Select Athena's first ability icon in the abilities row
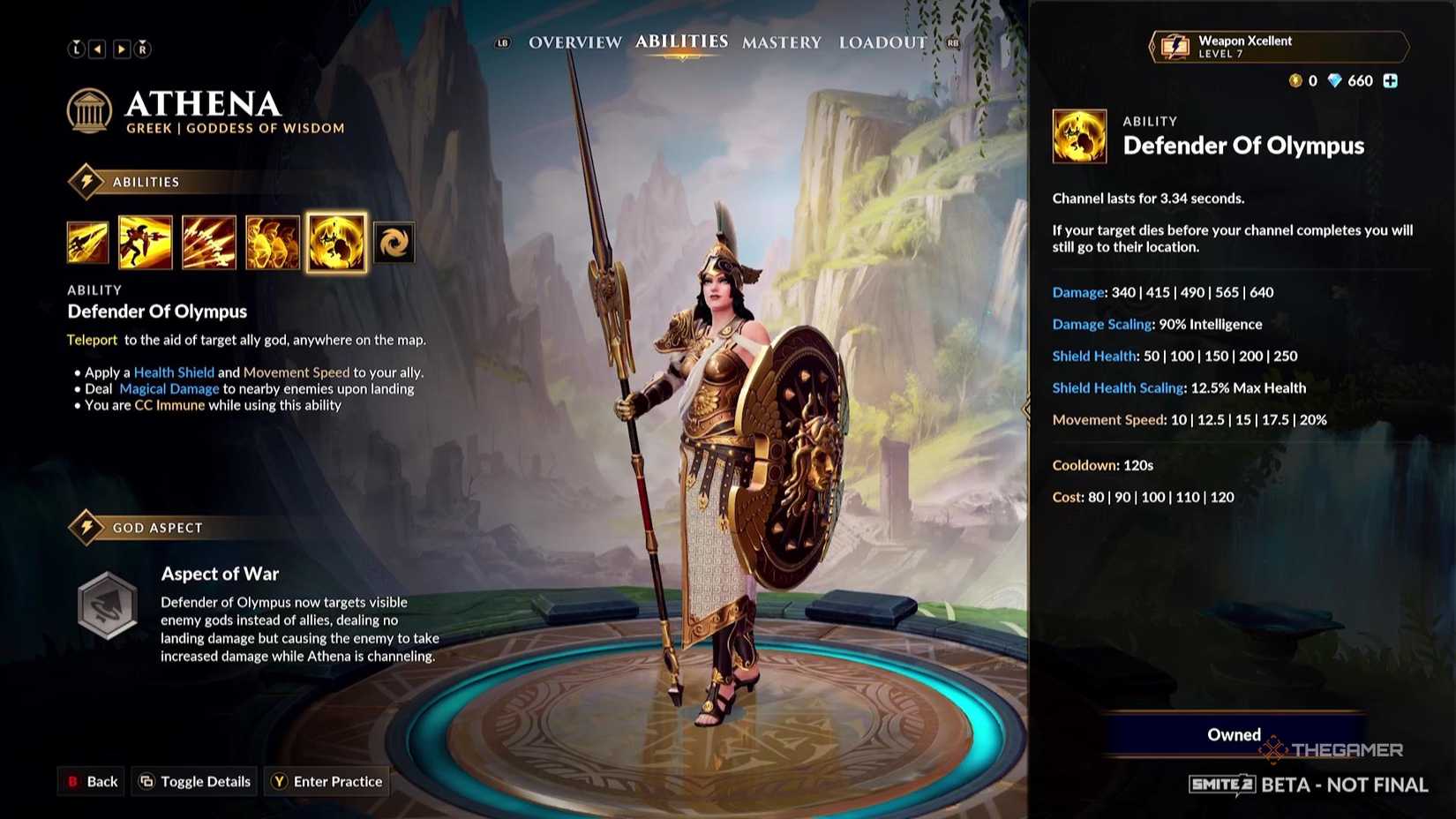Screen dimensions: 1456x819 click(86, 242)
